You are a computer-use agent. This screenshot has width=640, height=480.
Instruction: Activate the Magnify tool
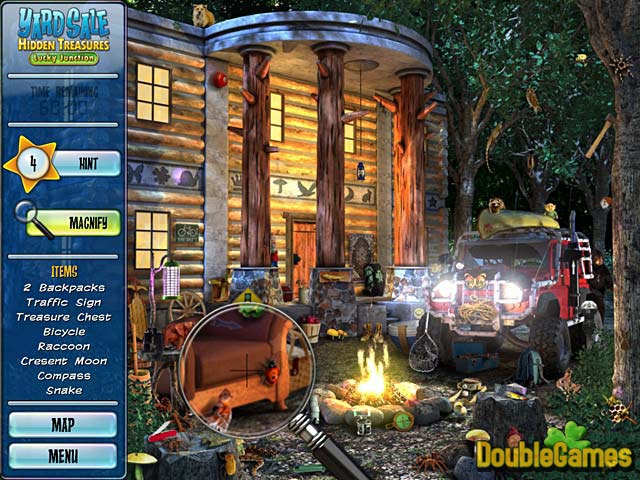click(x=85, y=222)
